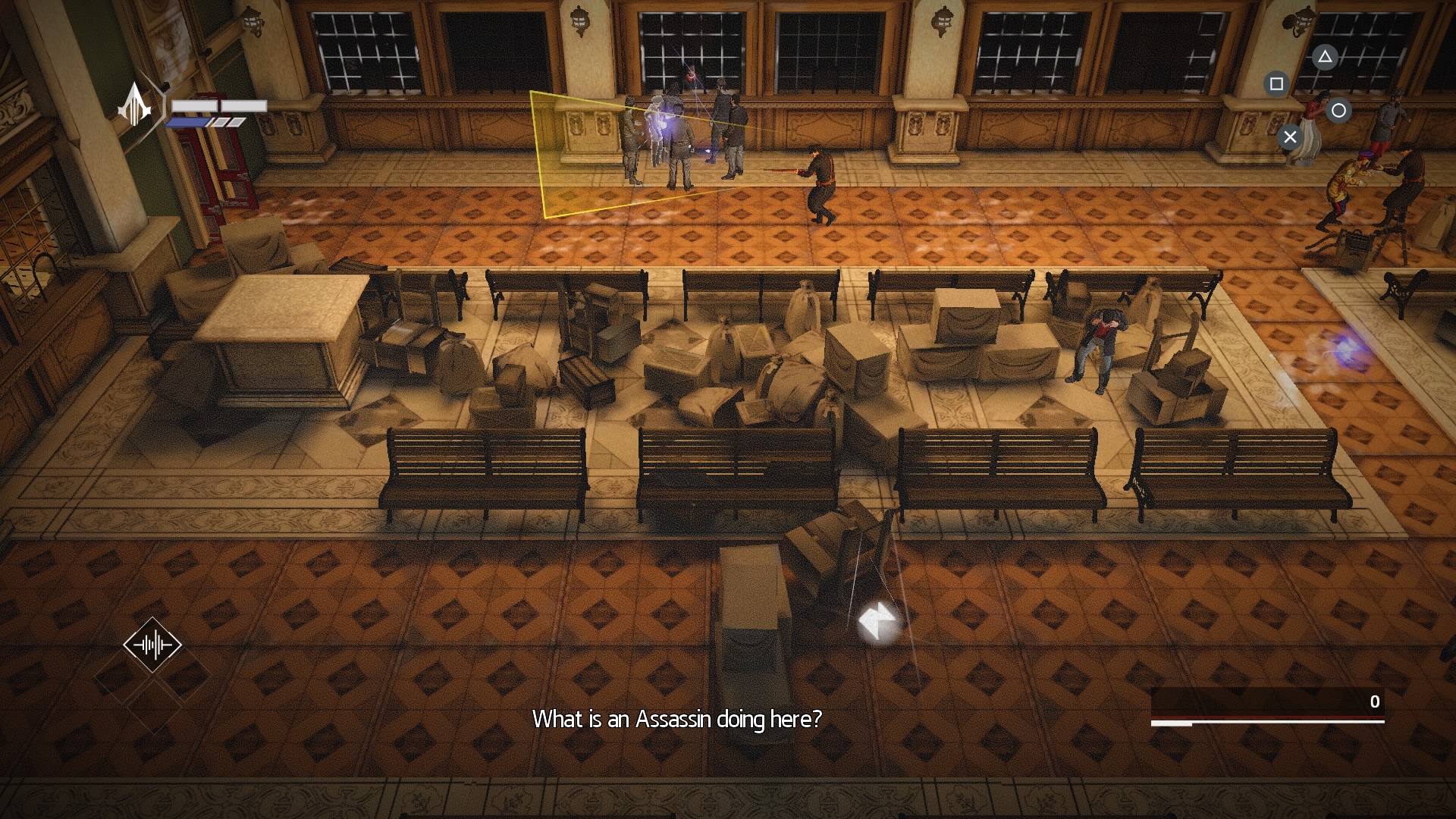Select the sound wave tool diamond
1456x819 pixels.
click(152, 645)
